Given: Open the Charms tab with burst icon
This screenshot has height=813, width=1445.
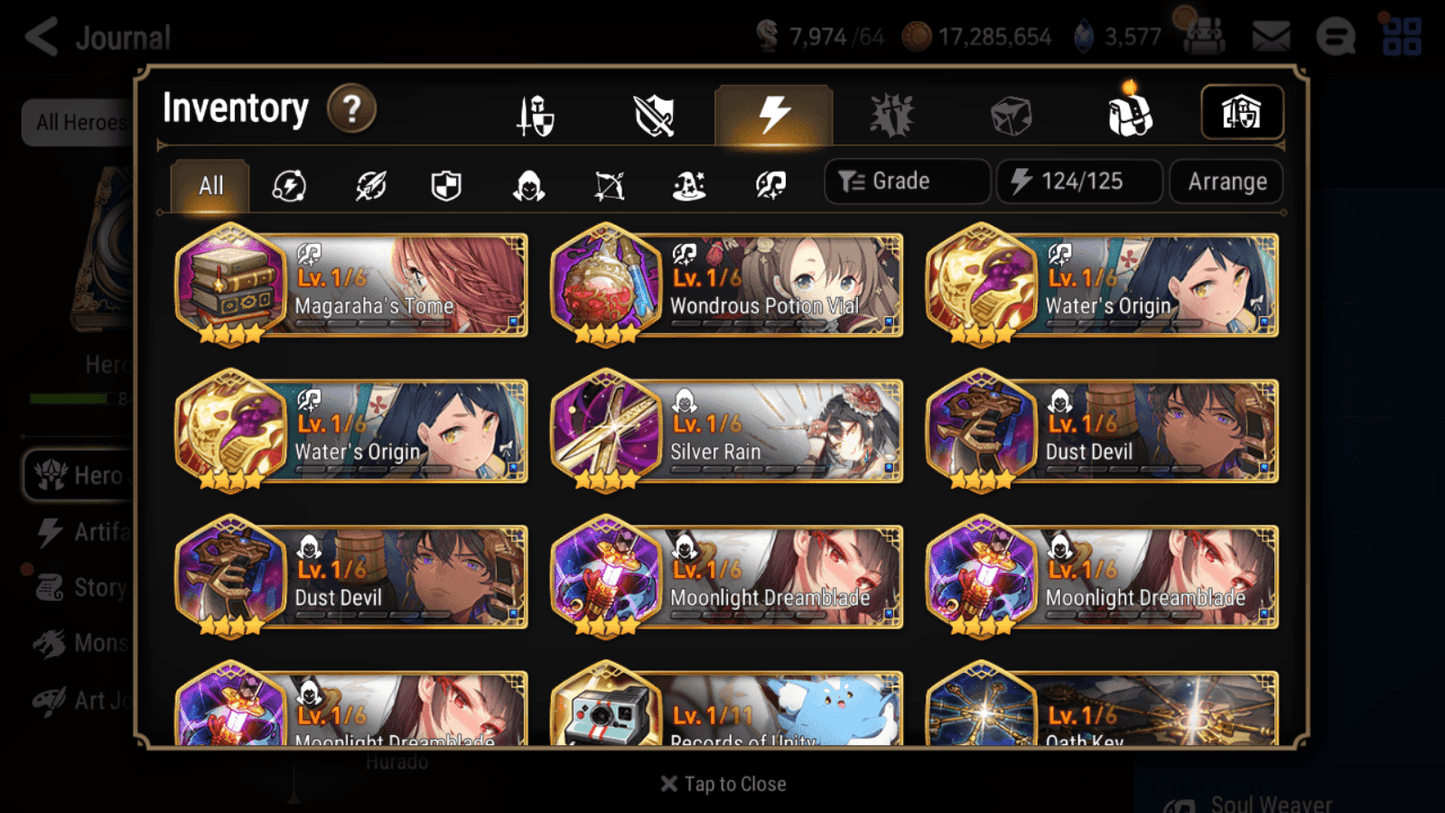Looking at the screenshot, I should pos(890,113).
